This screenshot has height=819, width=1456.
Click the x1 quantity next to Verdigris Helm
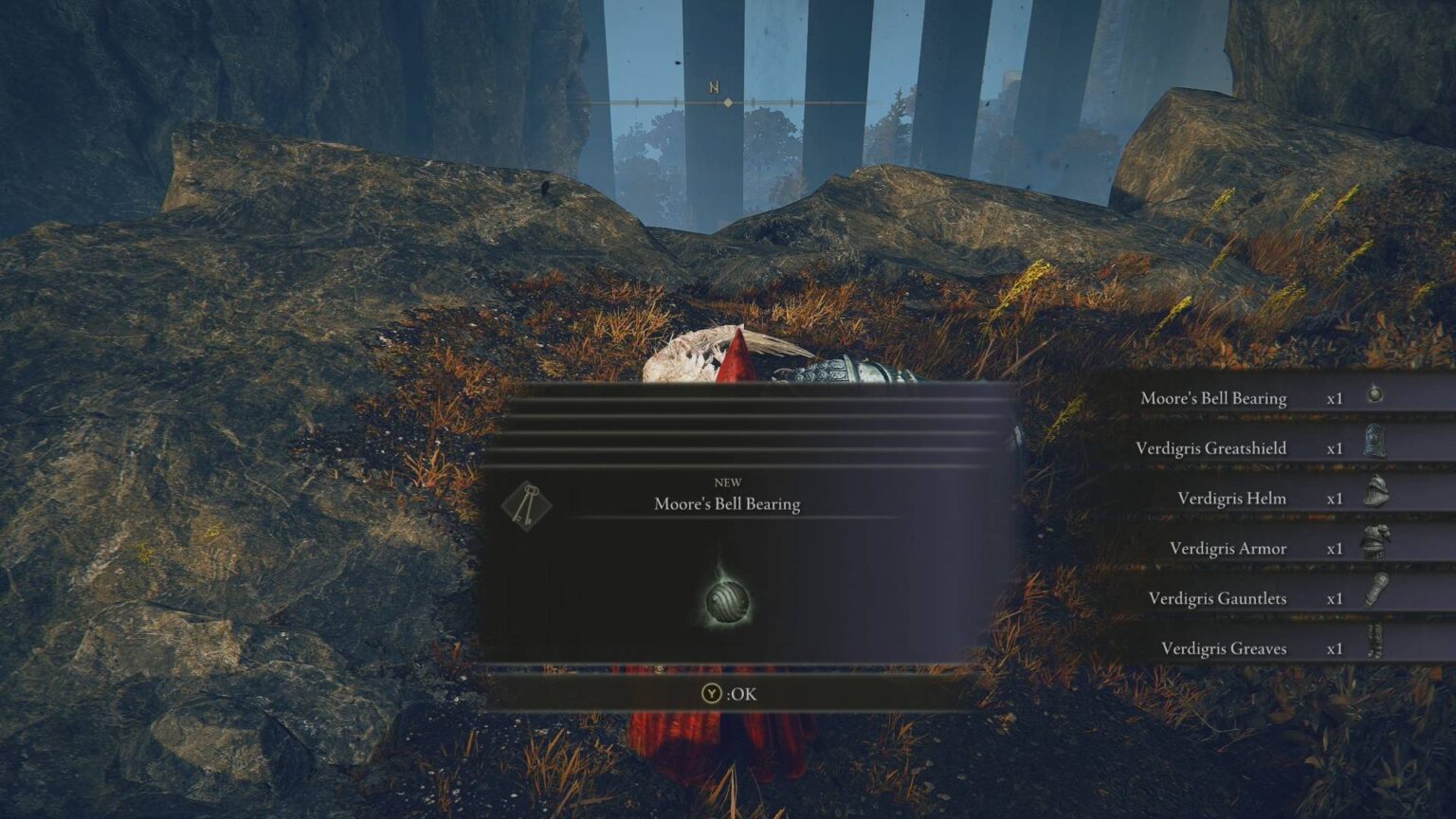[x=1335, y=498]
